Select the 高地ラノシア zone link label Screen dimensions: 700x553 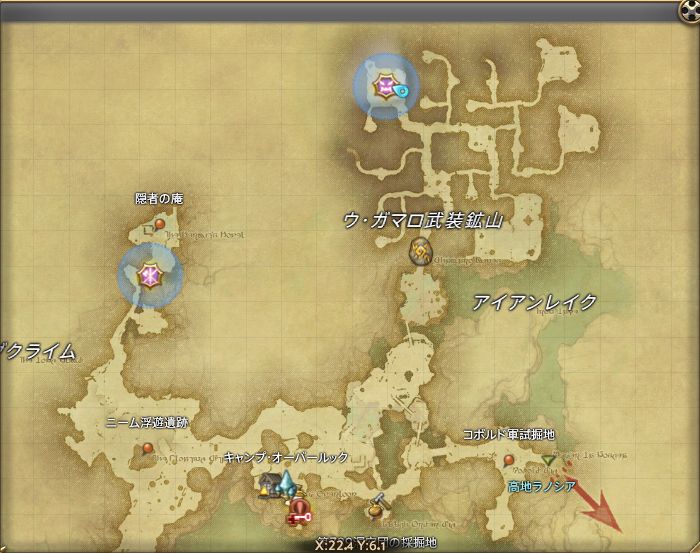tap(541, 485)
